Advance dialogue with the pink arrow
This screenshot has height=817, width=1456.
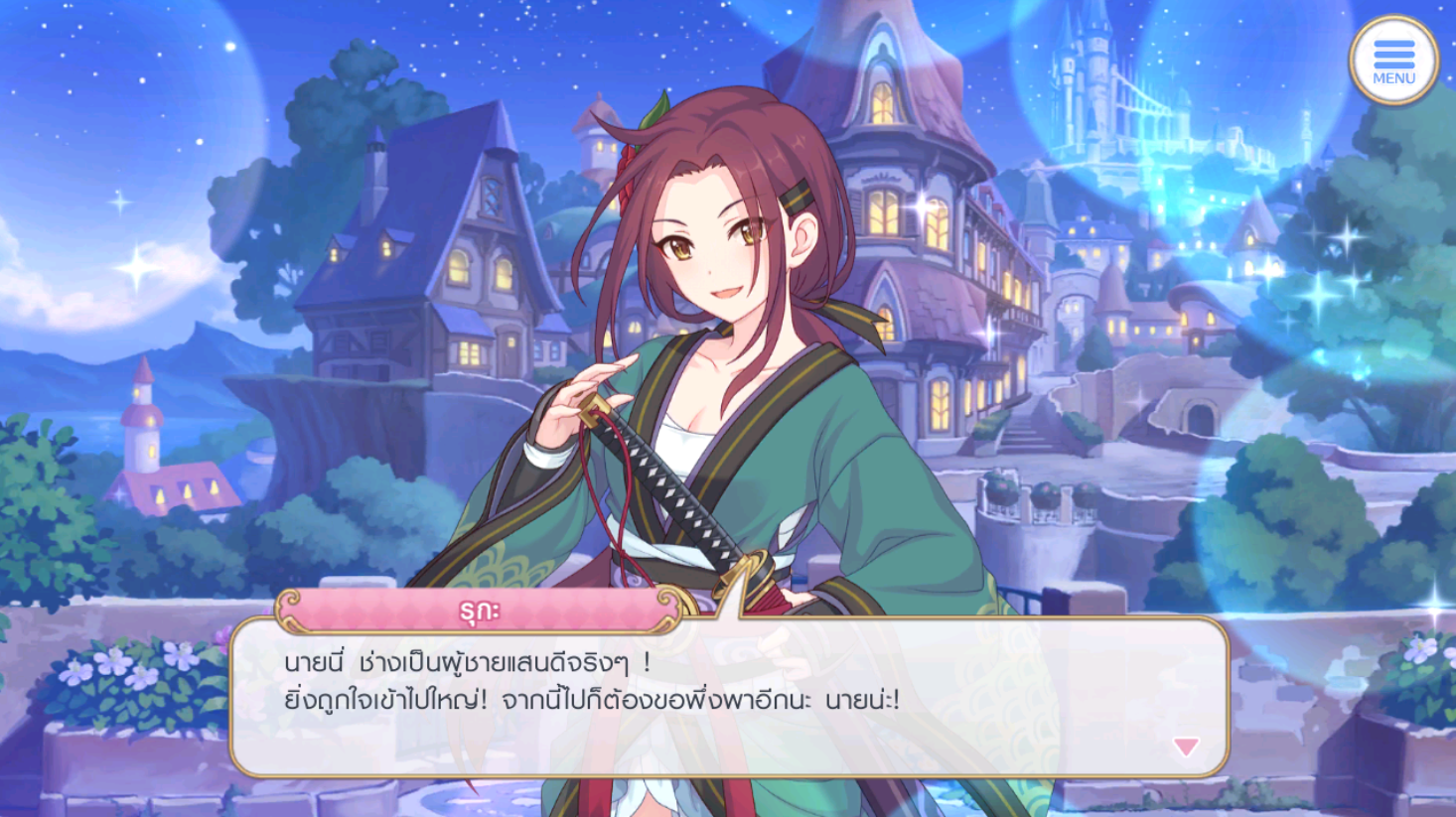[1185, 747]
